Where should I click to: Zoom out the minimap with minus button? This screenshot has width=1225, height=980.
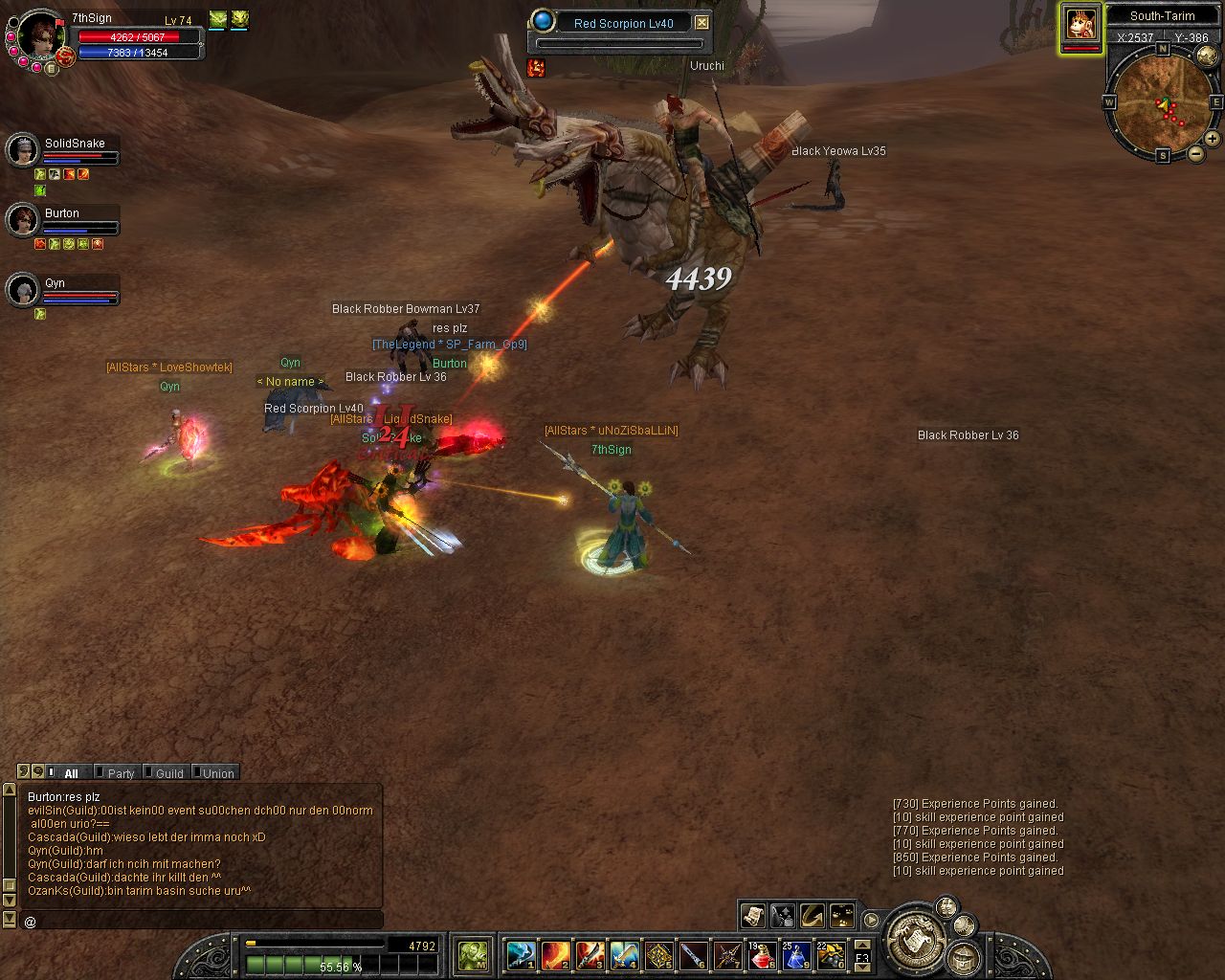point(1196,154)
